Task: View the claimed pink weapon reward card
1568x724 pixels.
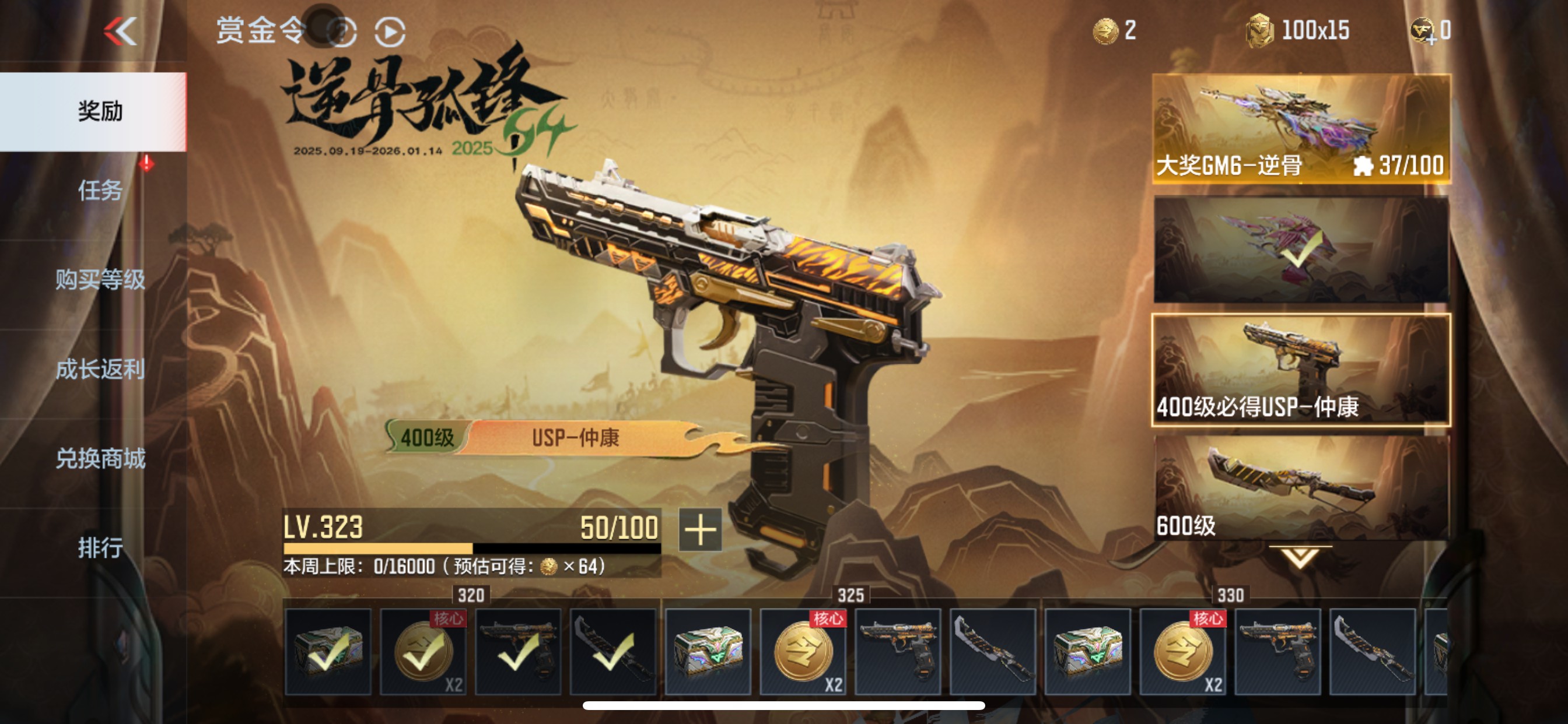Action: pyautogui.click(x=1301, y=249)
